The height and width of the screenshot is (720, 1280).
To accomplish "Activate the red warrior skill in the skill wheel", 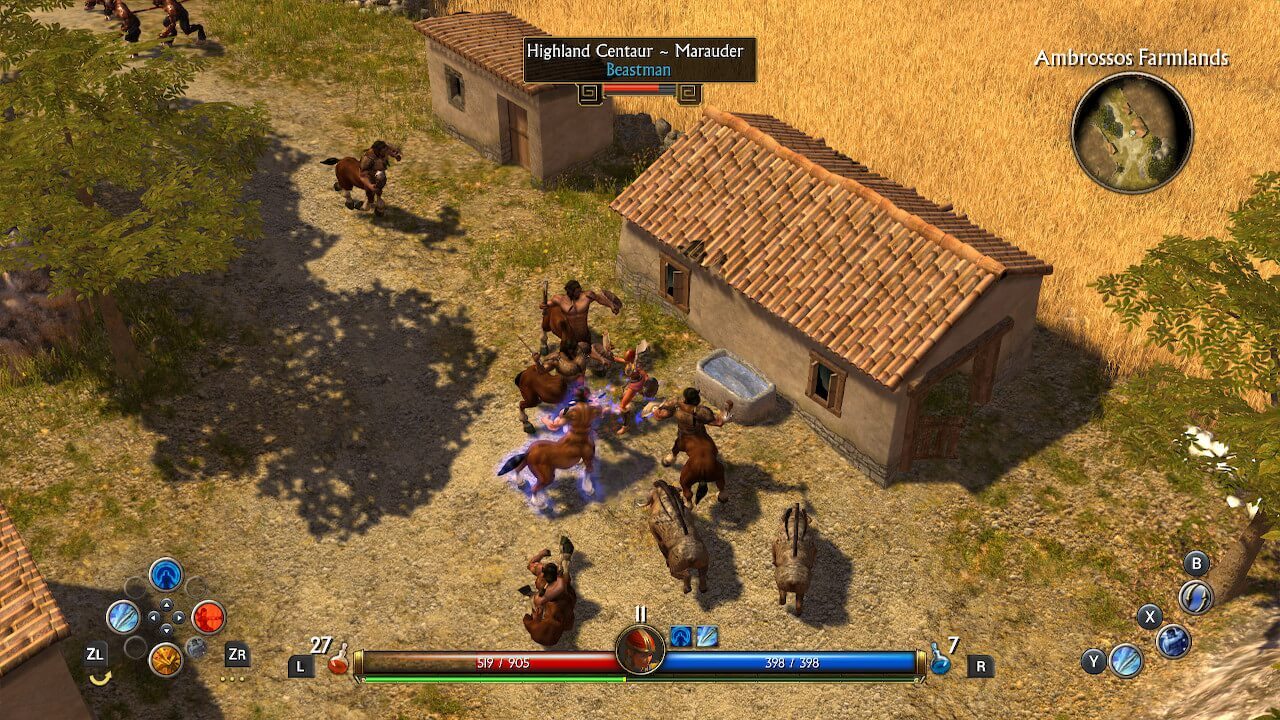I will click(208, 617).
